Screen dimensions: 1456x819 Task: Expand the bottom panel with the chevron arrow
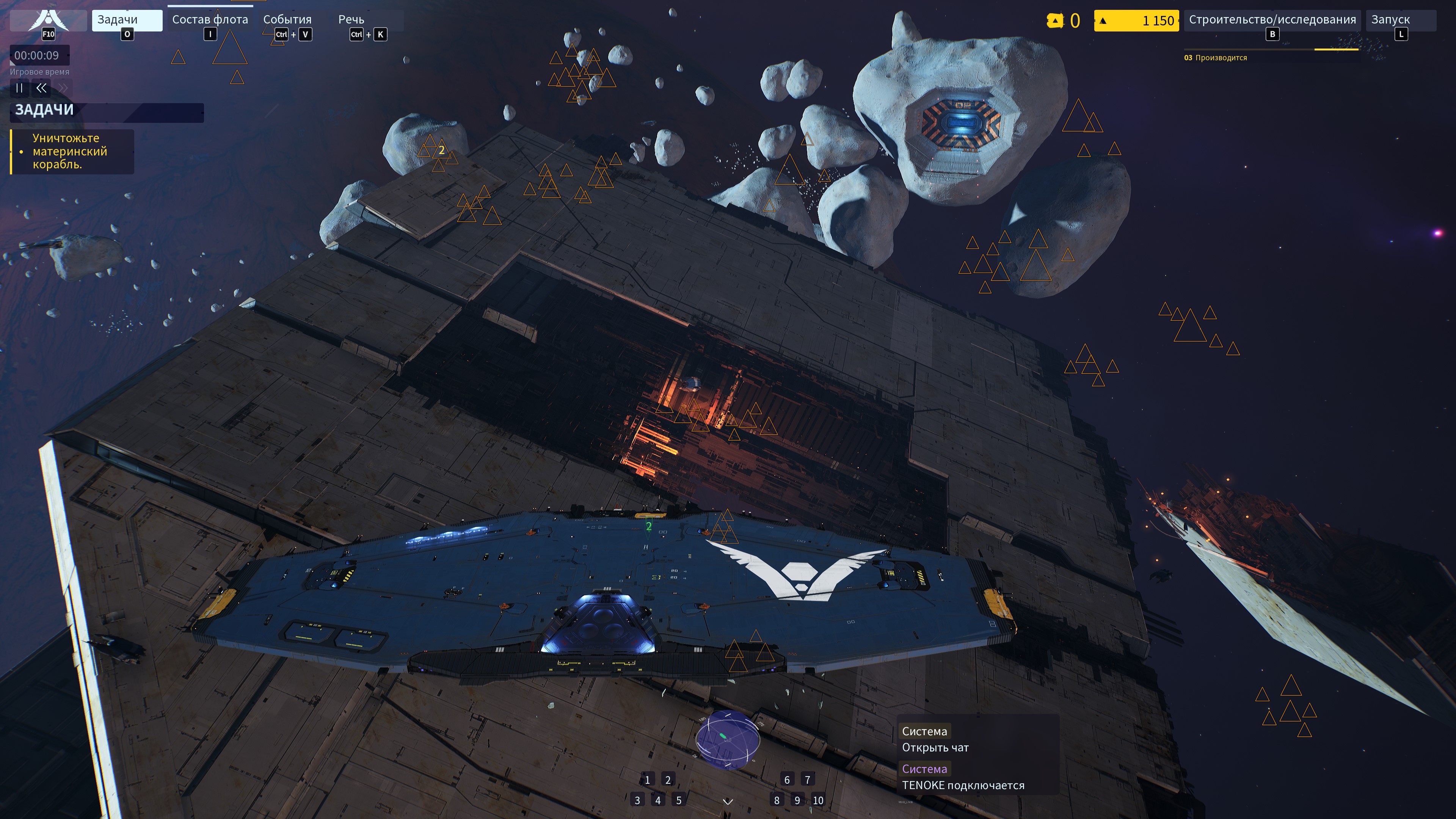tap(728, 802)
